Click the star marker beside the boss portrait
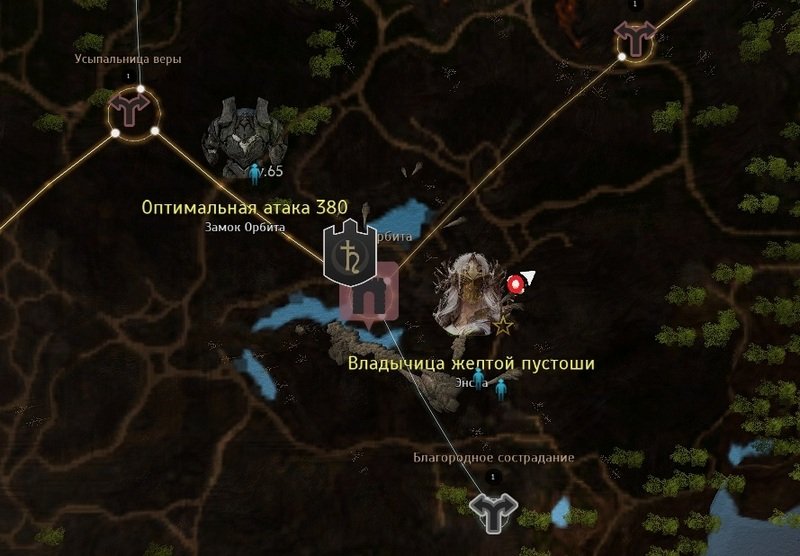 (504, 326)
